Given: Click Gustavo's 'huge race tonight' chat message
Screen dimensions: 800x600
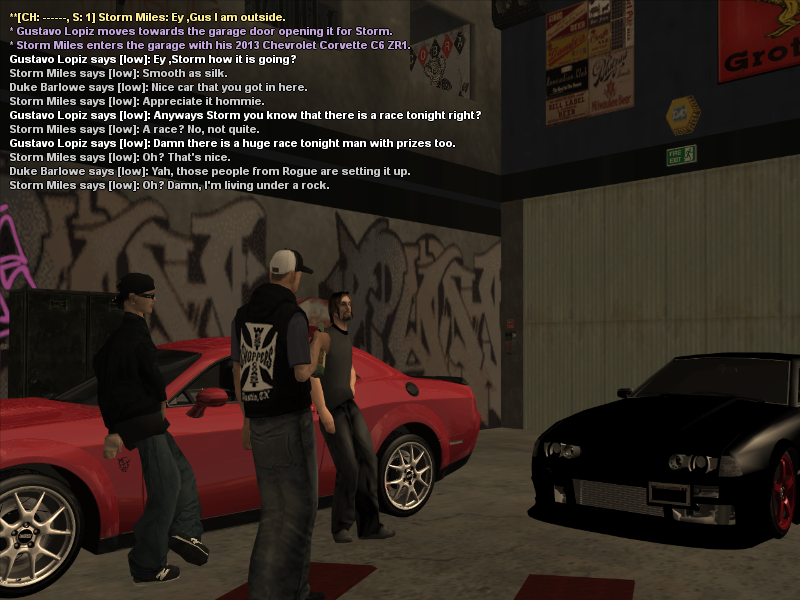Looking at the screenshot, I should pyautogui.click(x=232, y=143).
